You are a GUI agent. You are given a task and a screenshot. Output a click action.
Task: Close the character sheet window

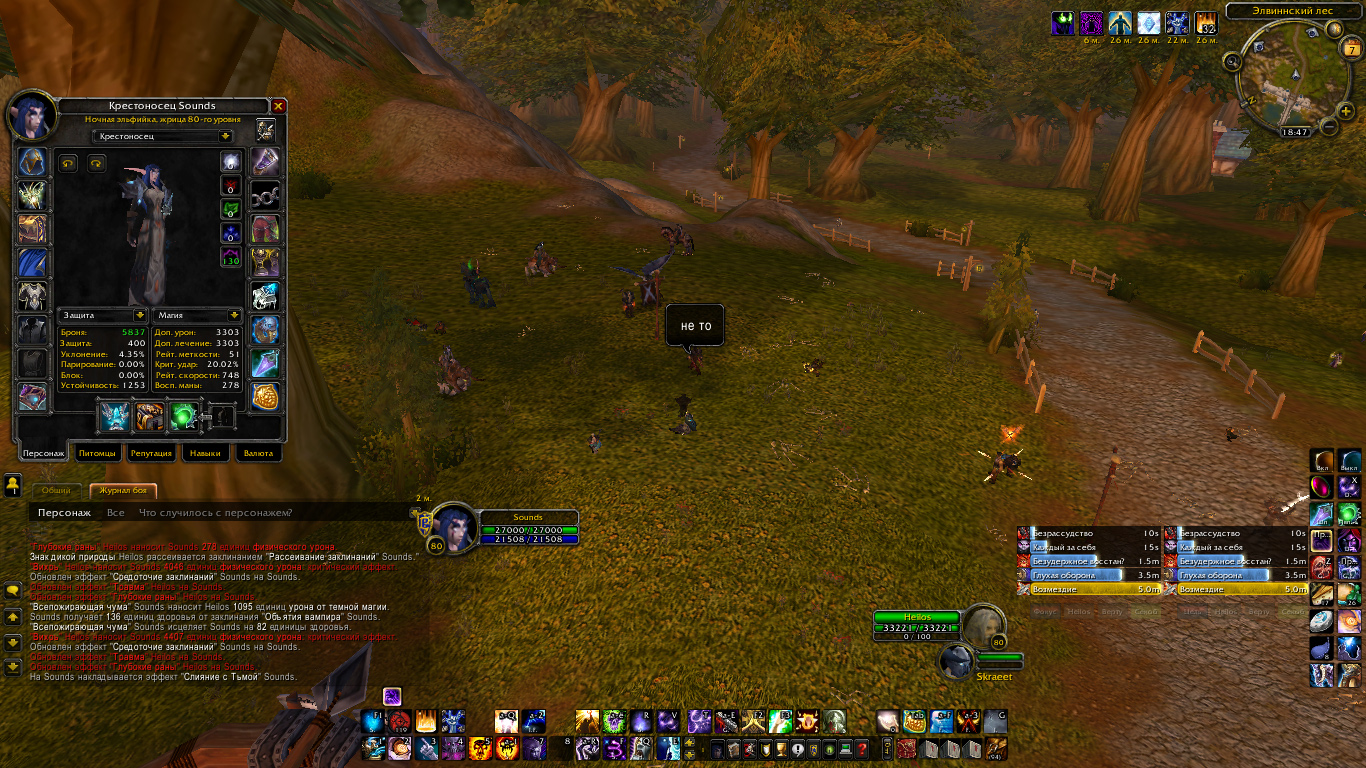point(279,106)
